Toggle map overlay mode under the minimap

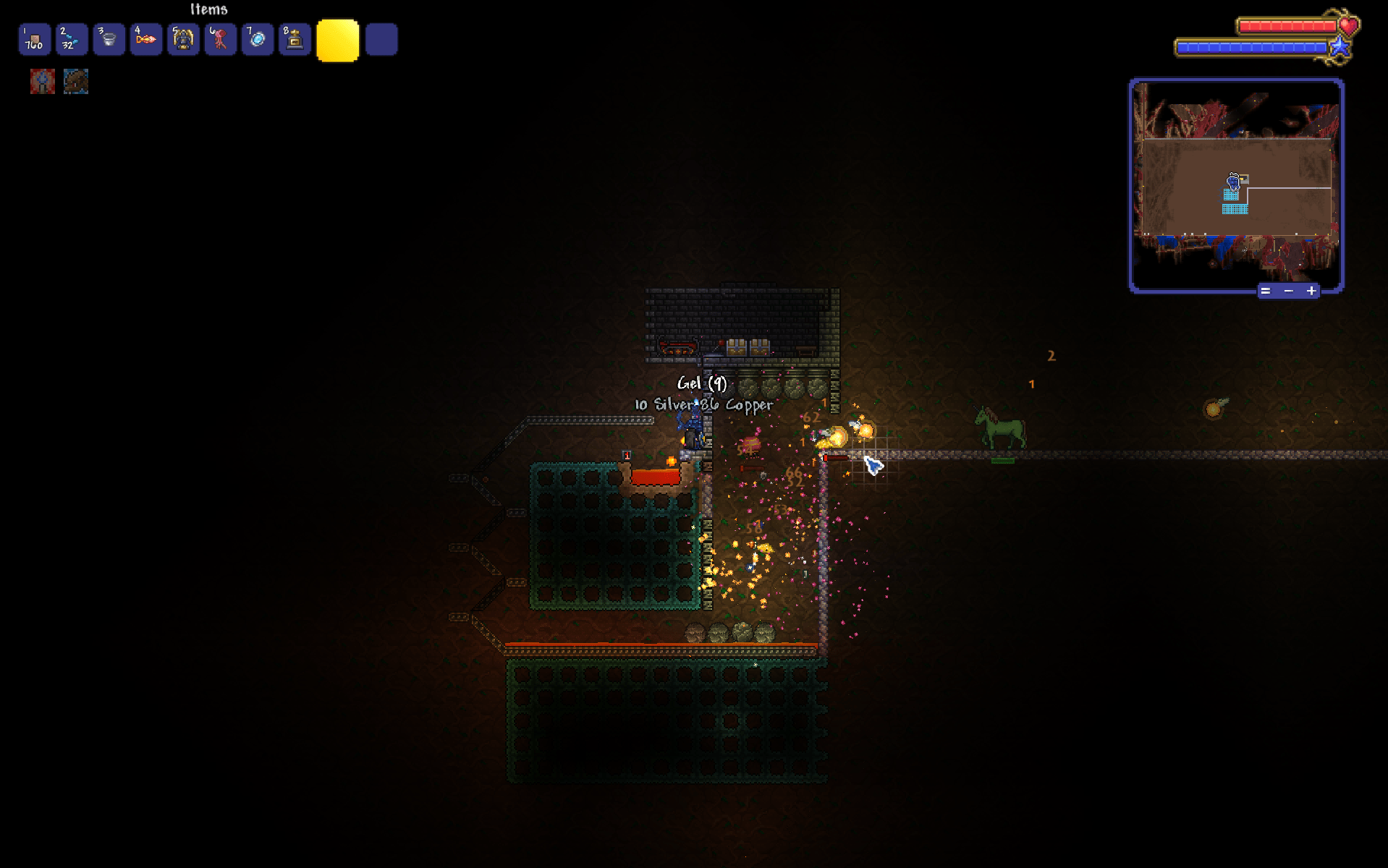1265,291
